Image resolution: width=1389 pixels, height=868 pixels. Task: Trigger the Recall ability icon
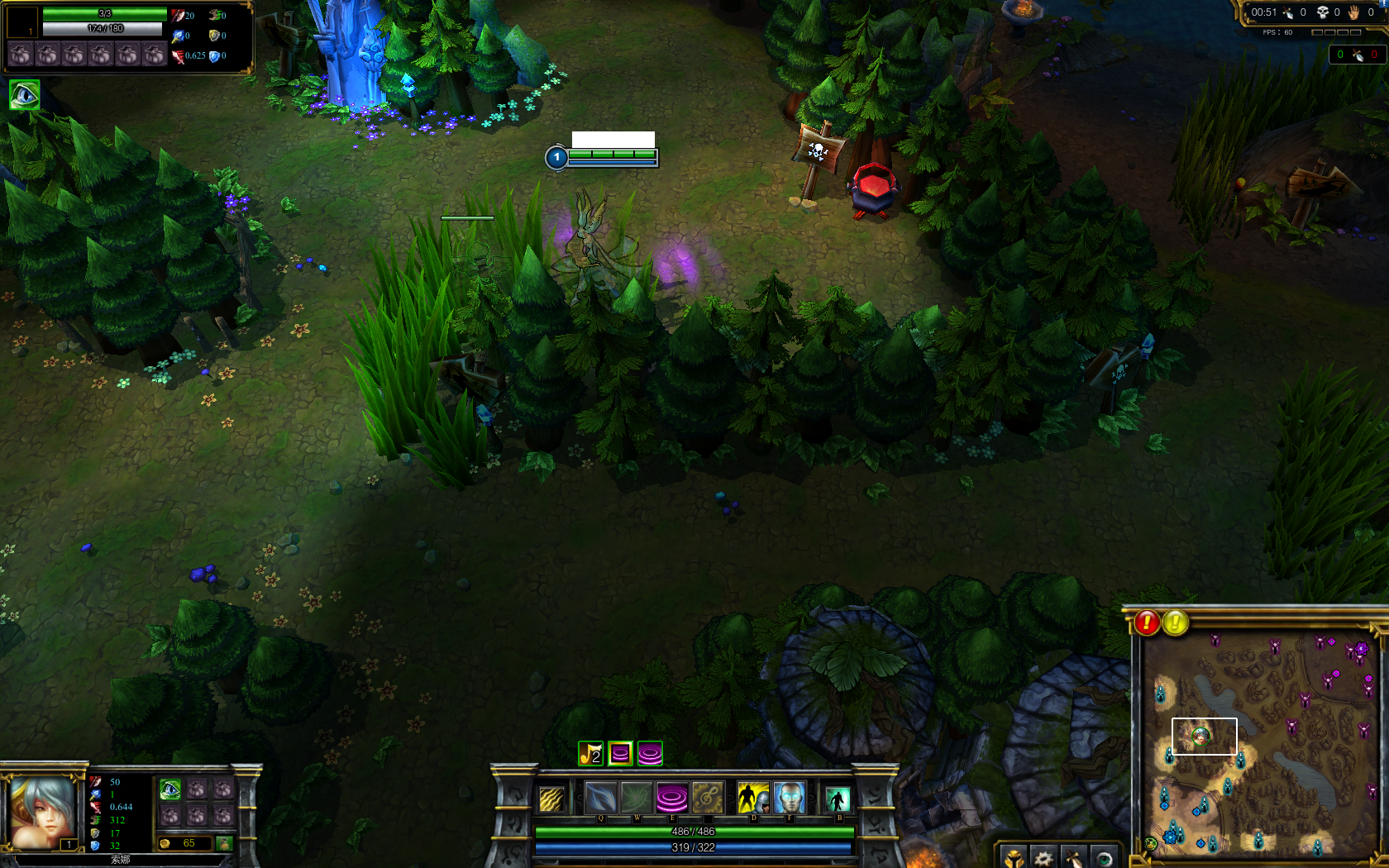tap(838, 799)
